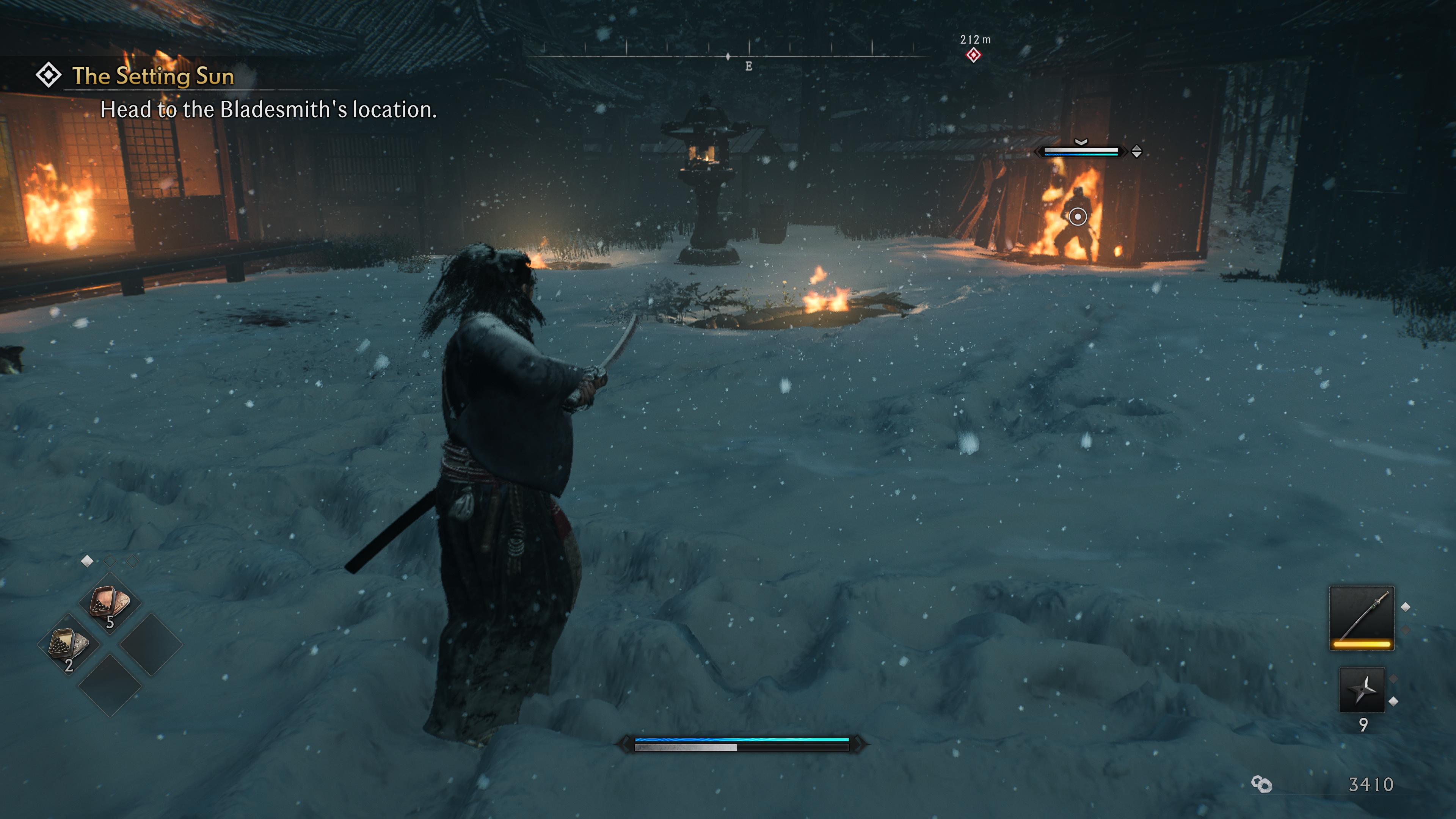
Task: Select The Setting Sun quest tracker
Action: point(152,76)
